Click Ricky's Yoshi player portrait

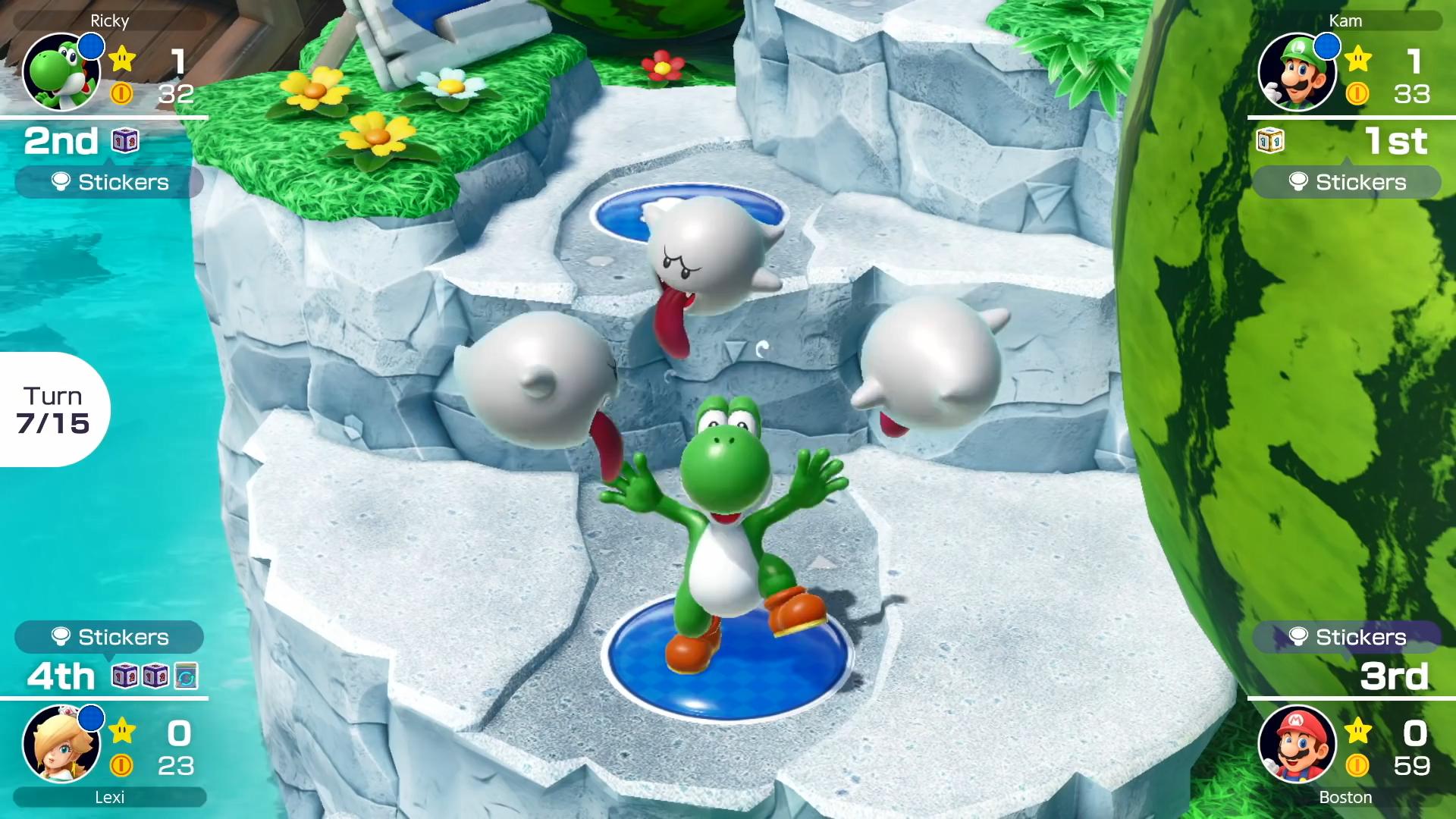[x=61, y=73]
